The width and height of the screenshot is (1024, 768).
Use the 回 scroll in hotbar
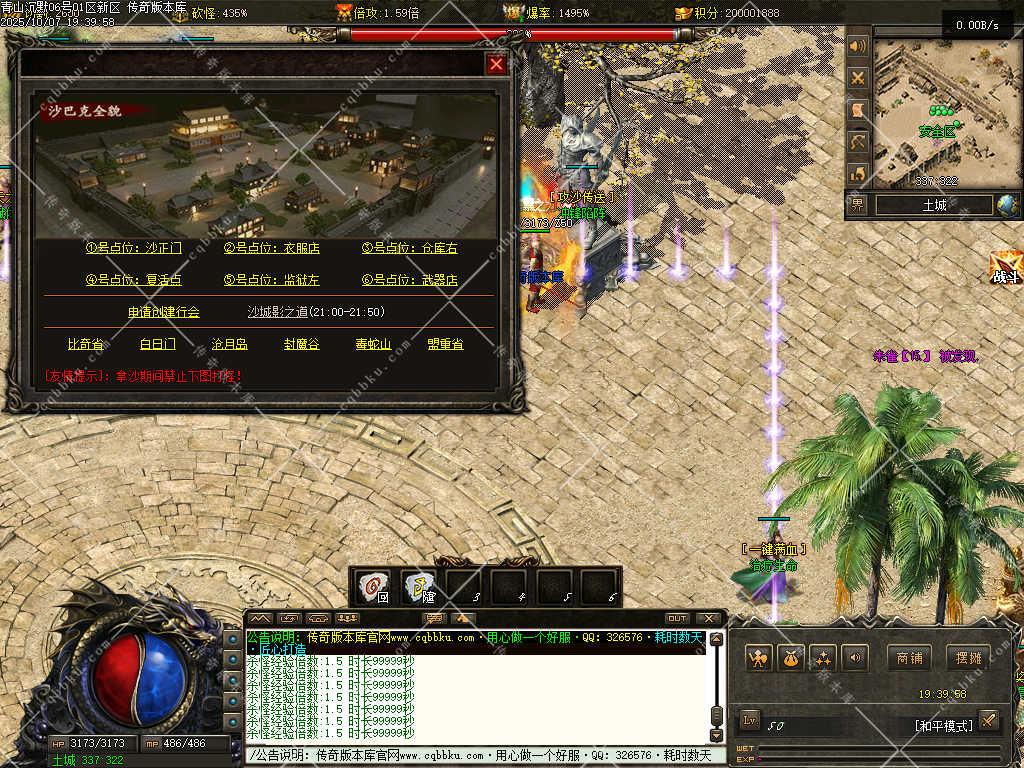point(376,587)
